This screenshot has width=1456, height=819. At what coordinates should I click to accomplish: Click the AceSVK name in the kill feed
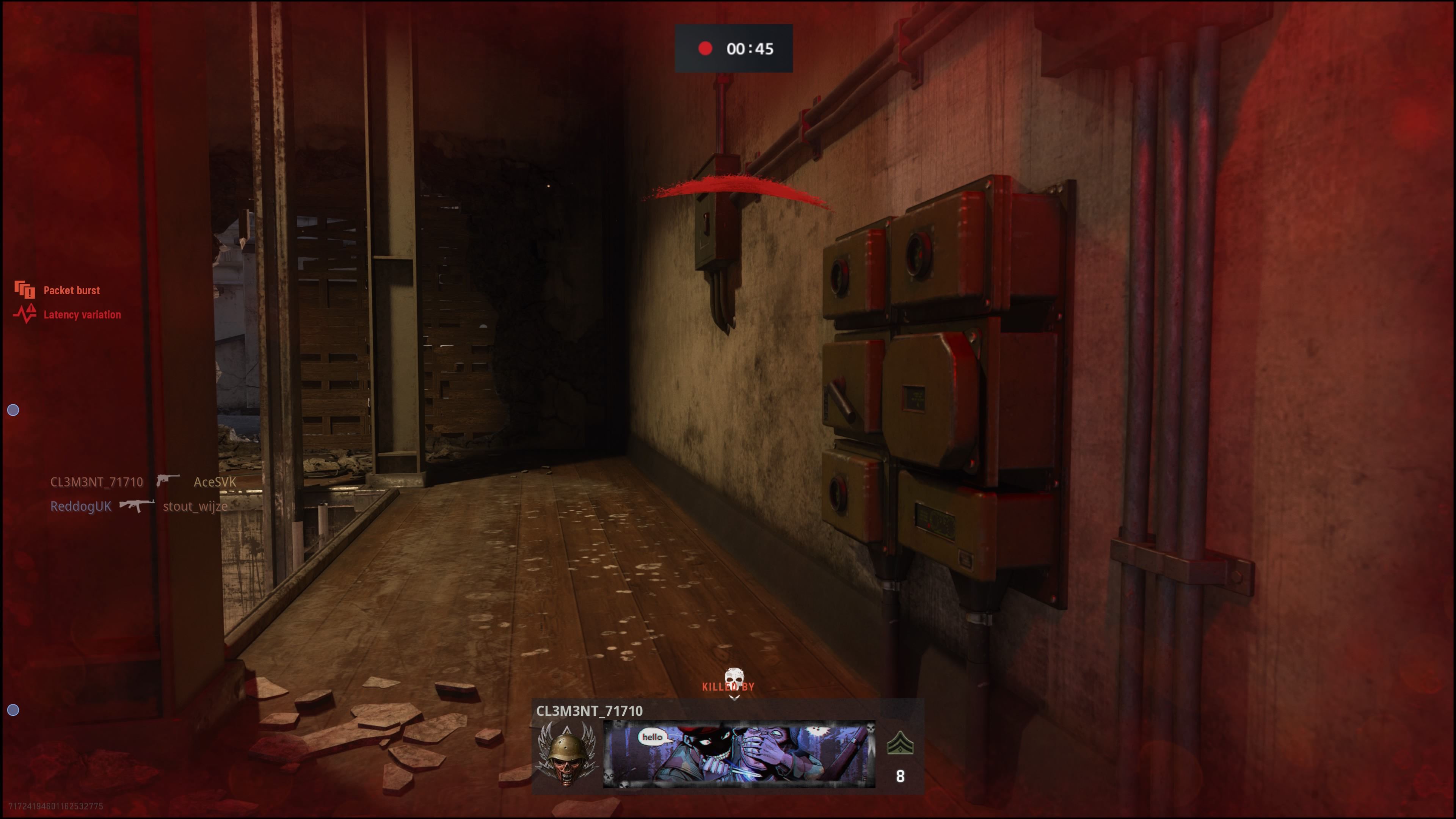click(x=215, y=482)
